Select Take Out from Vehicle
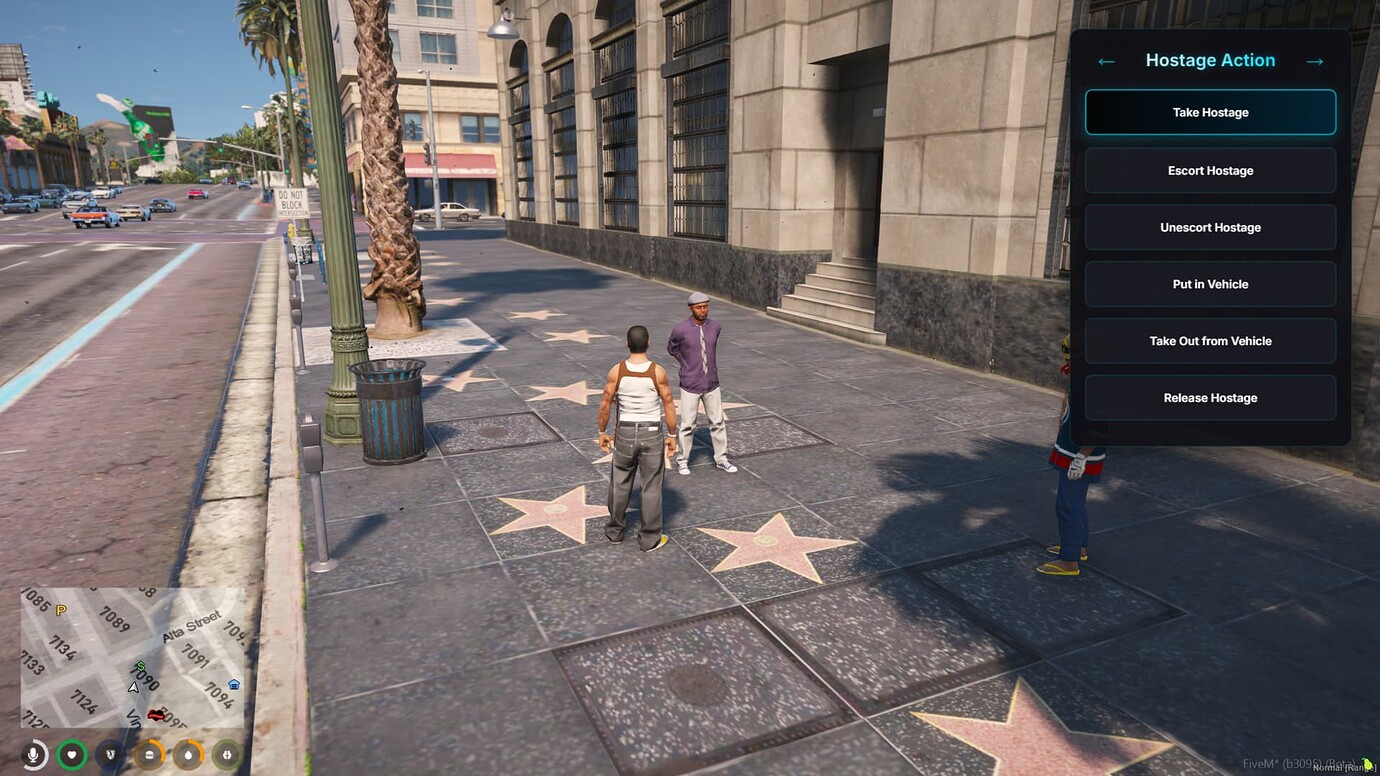 (1210, 341)
